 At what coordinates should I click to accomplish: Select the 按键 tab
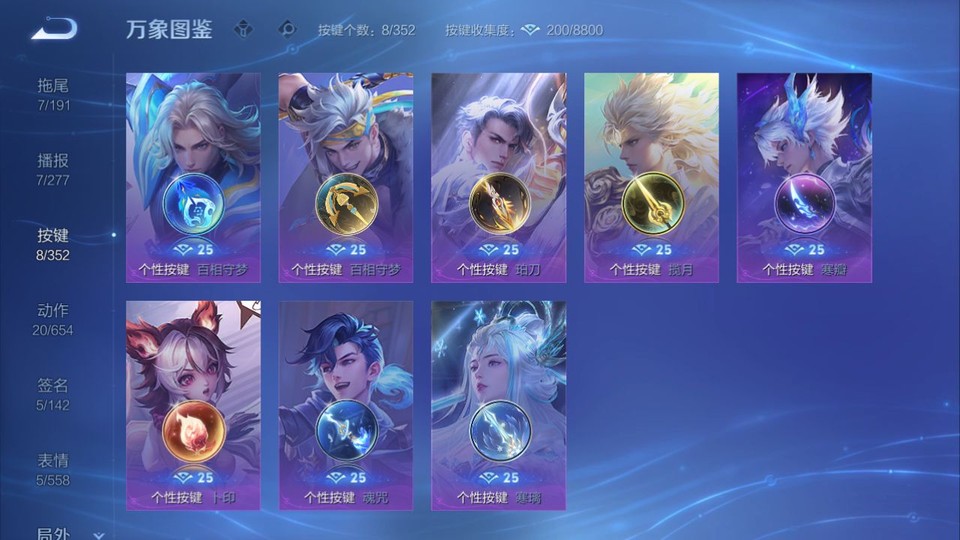pyautogui.click(x=53, y=244)
